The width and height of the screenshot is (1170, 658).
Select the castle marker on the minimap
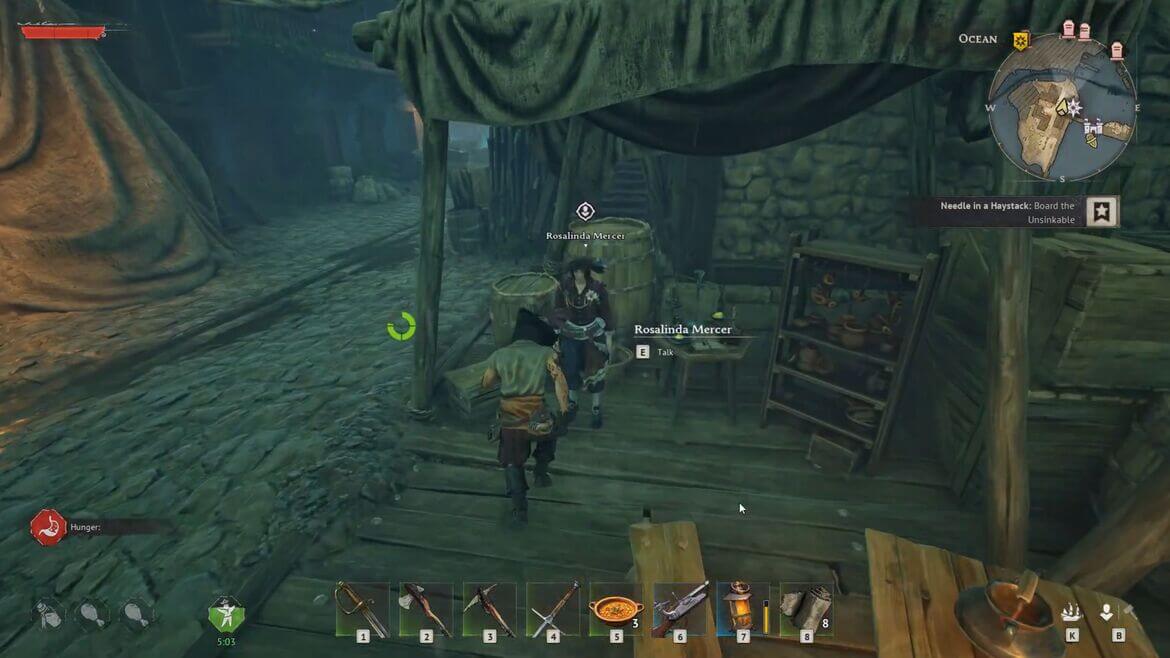[x=1097, y=128]
